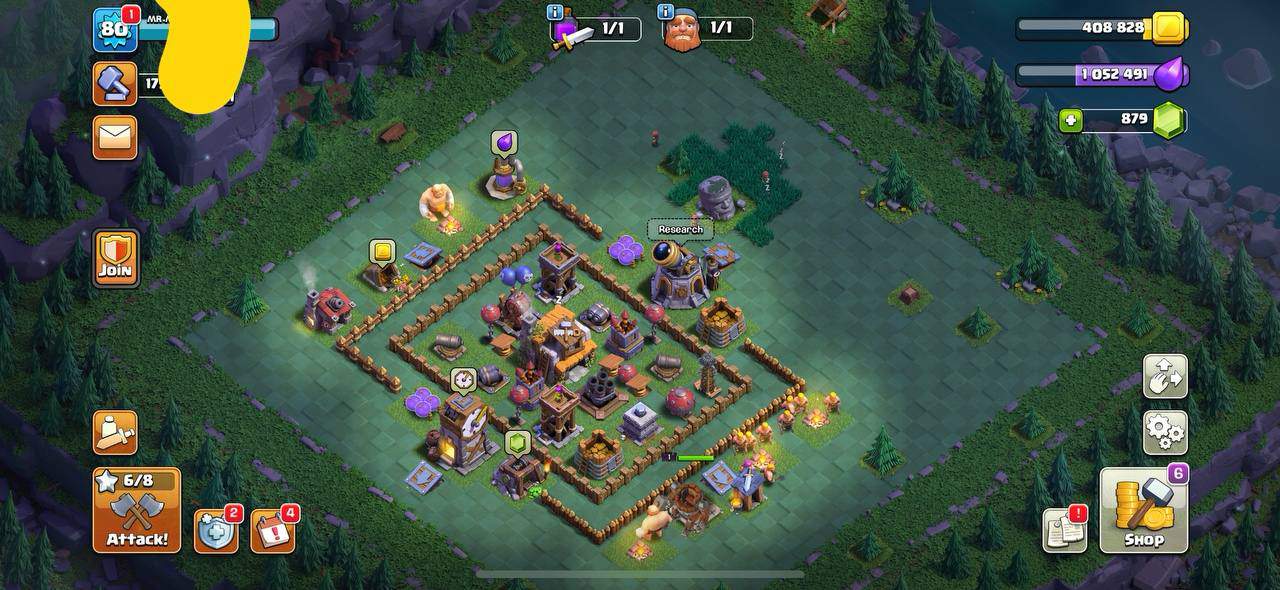Collect the purple elixir bubble
Viewport: 1280px width, 590px height.
(x=504, y=144)
